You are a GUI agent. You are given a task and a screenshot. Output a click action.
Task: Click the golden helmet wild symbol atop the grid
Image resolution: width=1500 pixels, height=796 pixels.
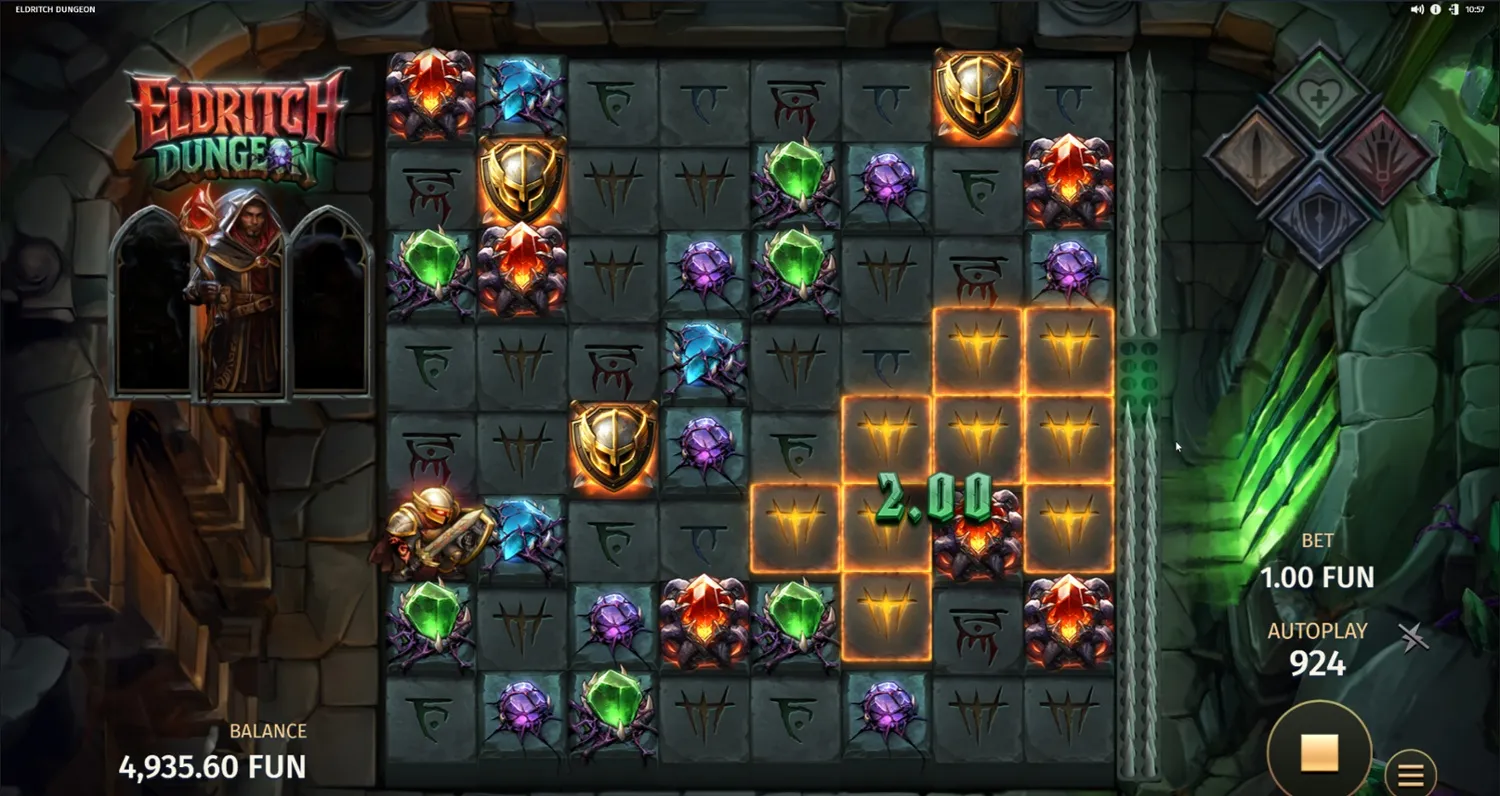click(x=977, y=95)
